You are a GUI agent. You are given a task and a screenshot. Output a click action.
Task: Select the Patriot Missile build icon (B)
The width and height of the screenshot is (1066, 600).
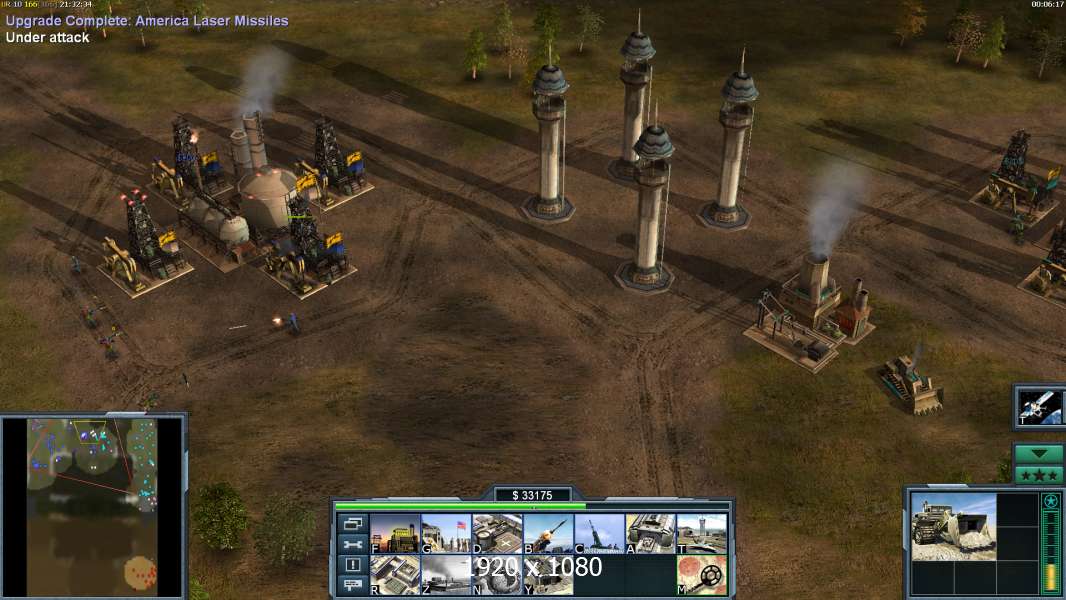pyautogui.click(x=548, y=533)
